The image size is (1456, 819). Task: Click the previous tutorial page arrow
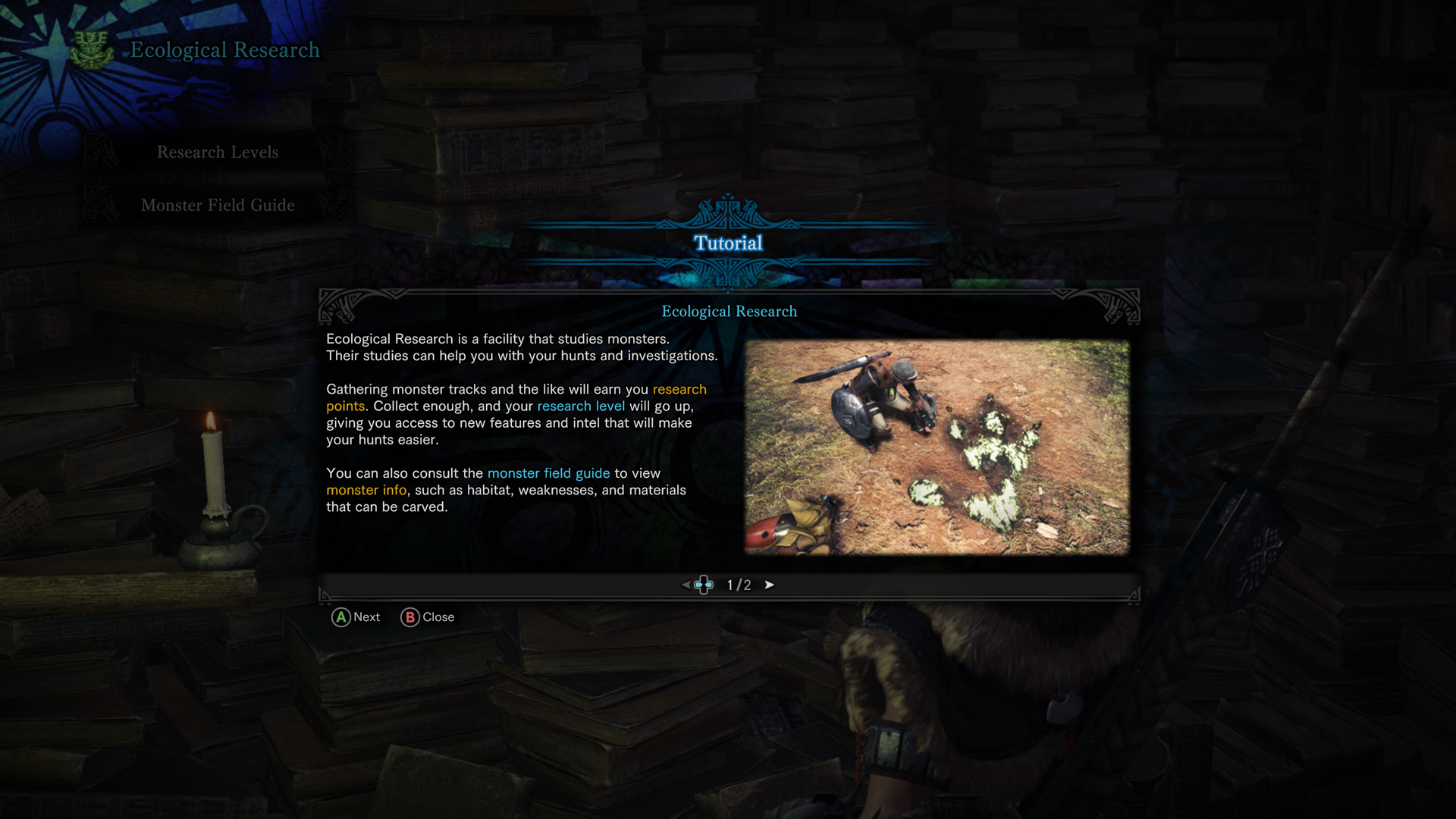[x=686, y=585]
